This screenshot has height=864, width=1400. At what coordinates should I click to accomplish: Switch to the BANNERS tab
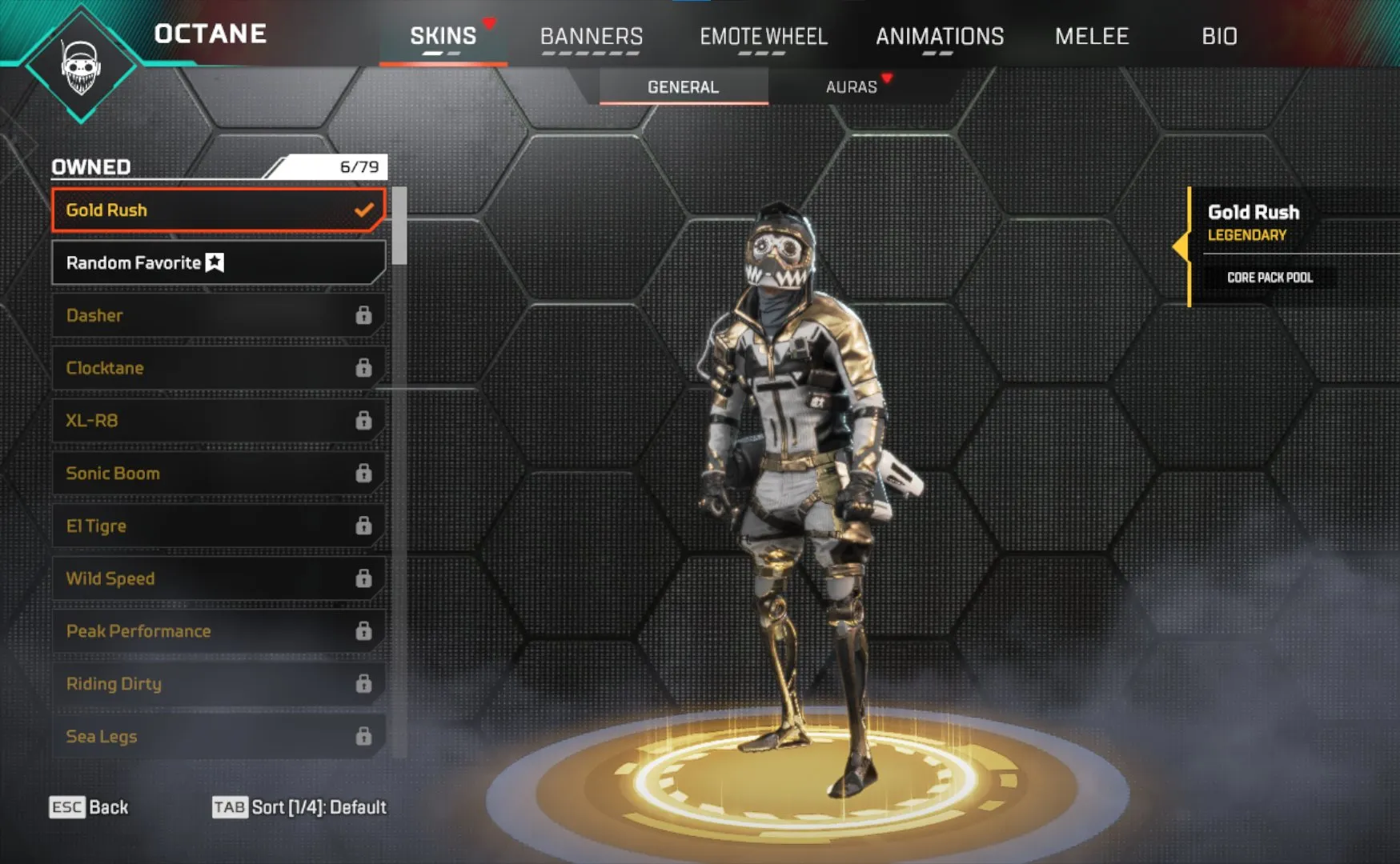(x=592, y=36)
